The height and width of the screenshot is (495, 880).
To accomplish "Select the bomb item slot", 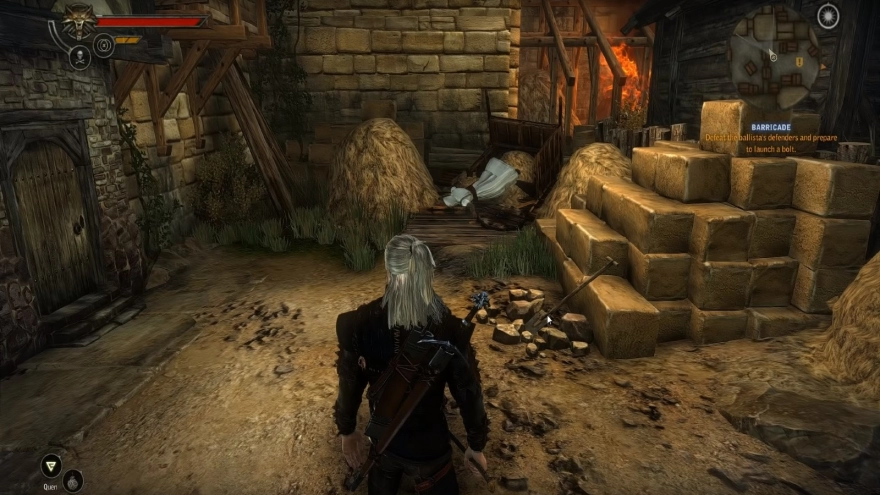I will click(73, 481).
